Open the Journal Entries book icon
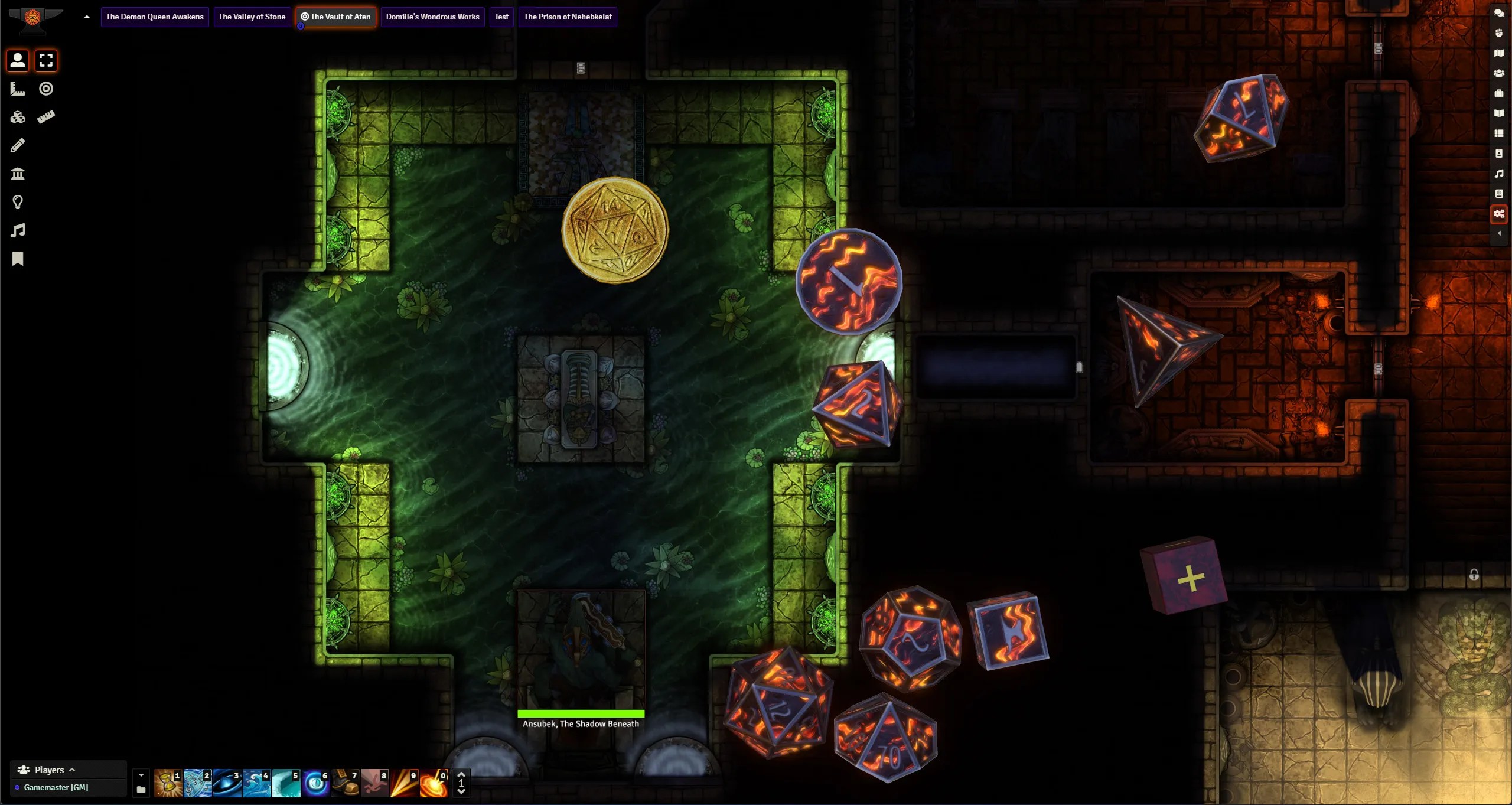The image size is (1512, 805). point(1500,113)
